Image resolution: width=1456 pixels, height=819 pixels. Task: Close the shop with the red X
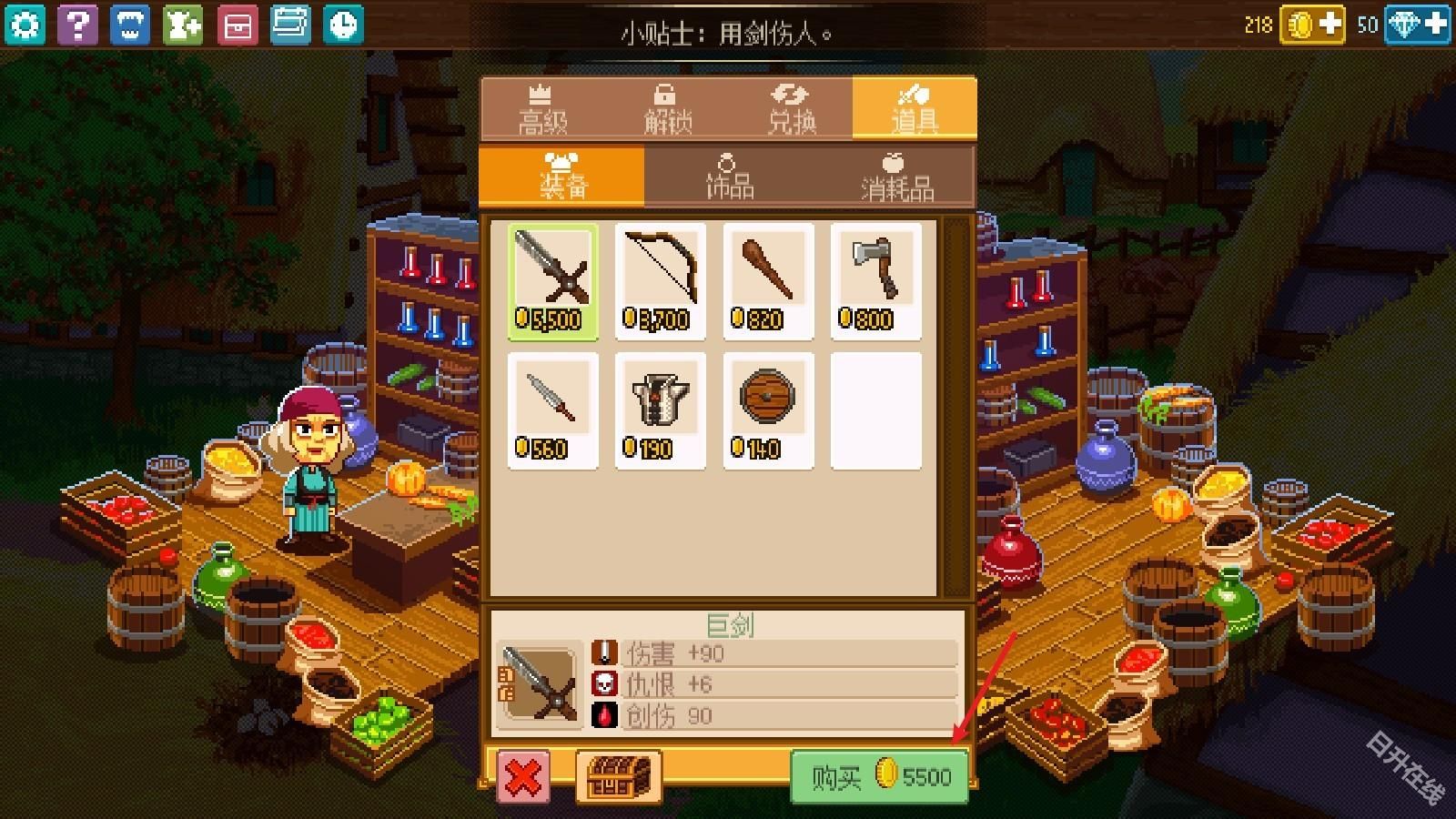tap(522, 778)
